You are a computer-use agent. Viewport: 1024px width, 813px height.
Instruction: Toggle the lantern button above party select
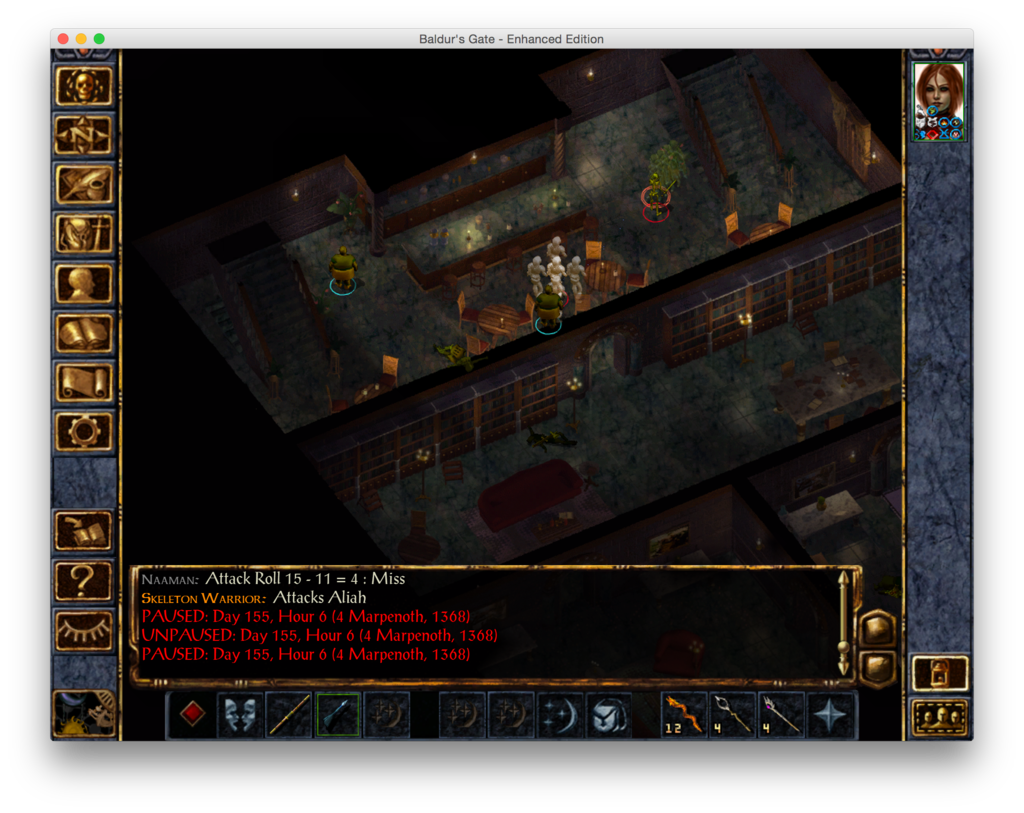(x=940, y=673)
